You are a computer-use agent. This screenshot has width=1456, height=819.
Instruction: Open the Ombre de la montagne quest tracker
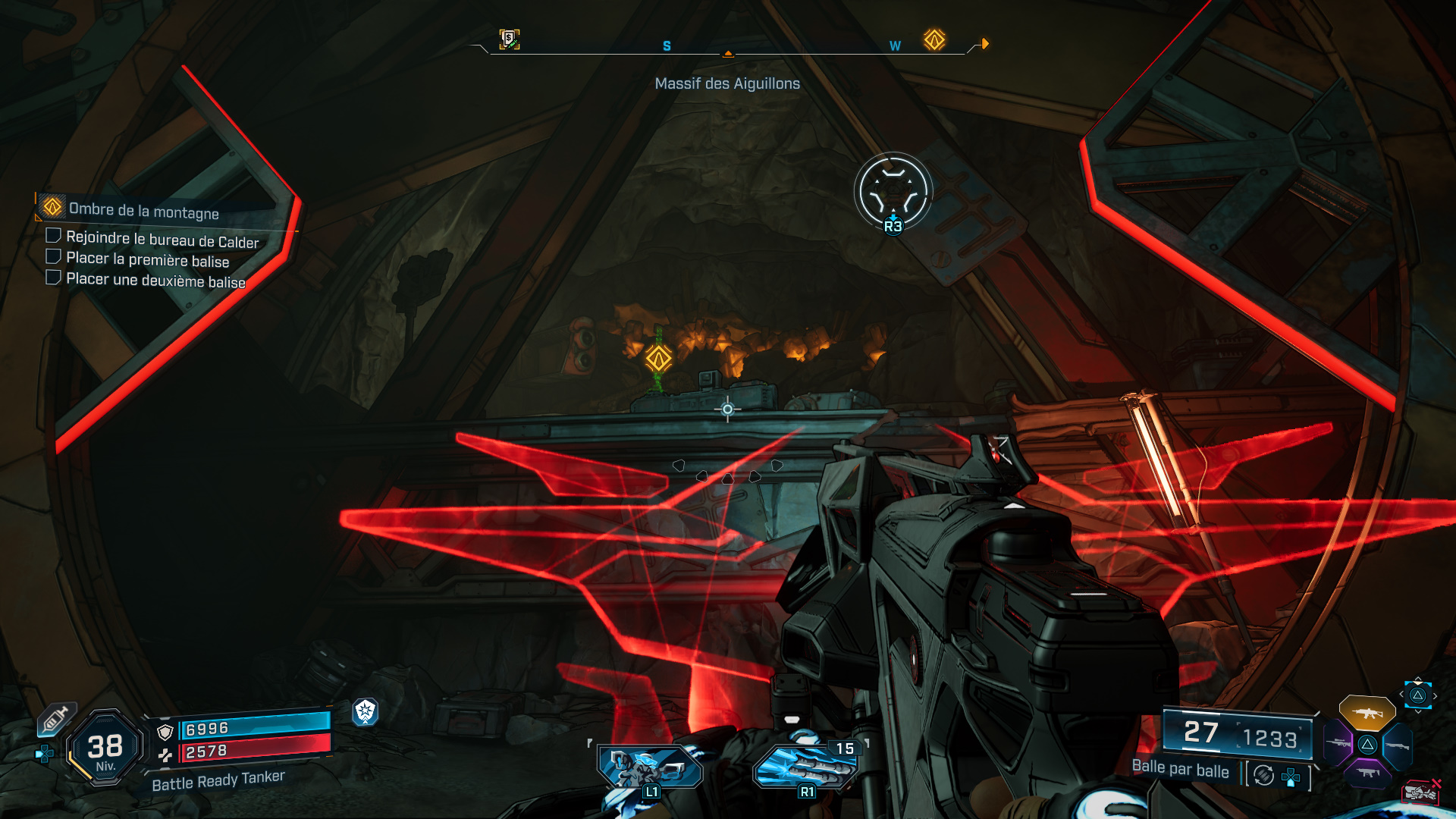143,211
